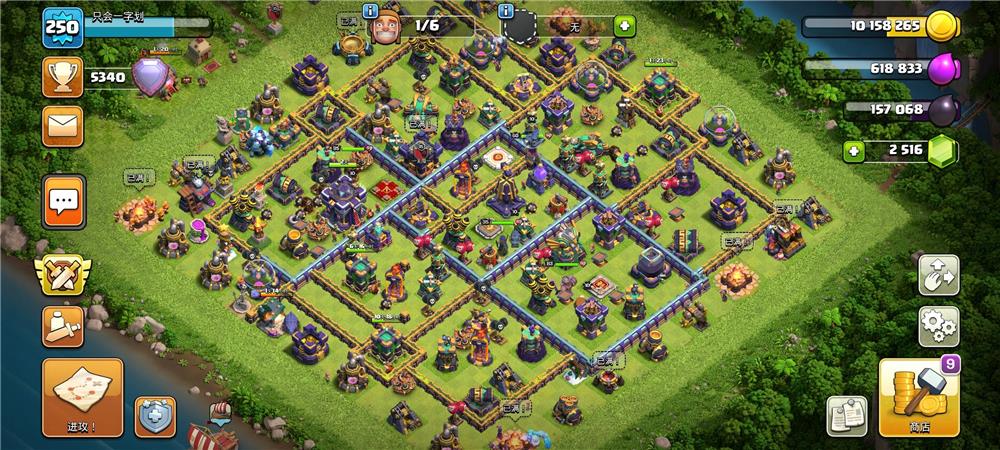Screen dimensions: 1000x450
Task: Click the dark elixir drop icon
Action: [942, 110]
